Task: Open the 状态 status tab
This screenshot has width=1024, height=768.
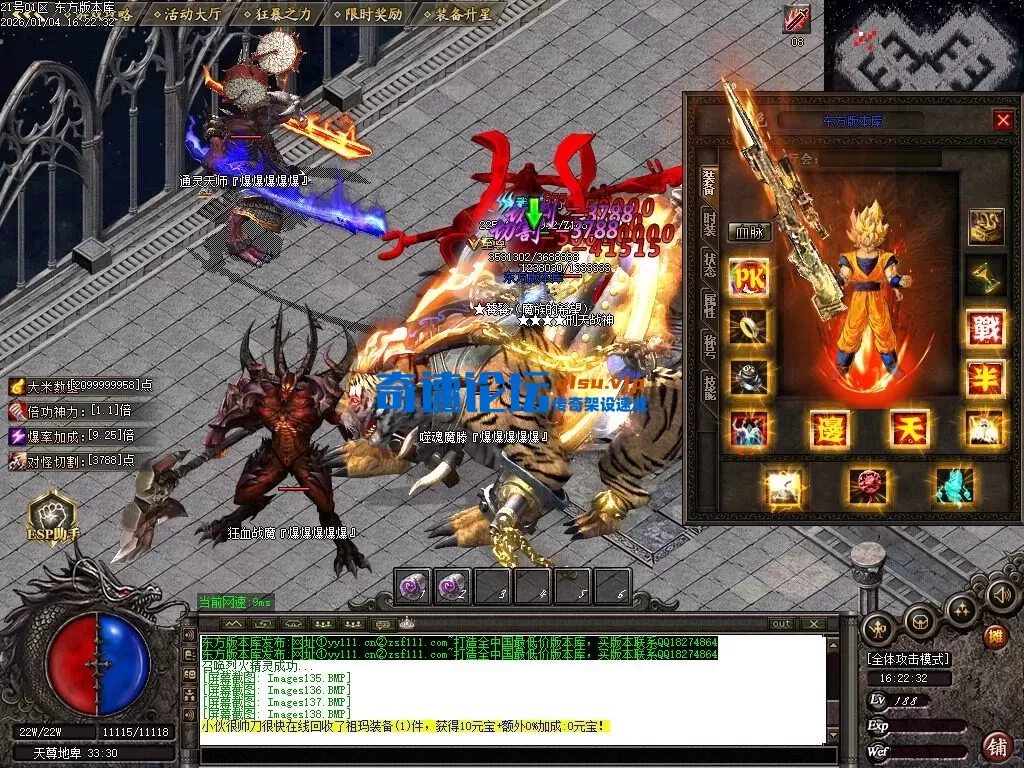Action: point(709,265)
